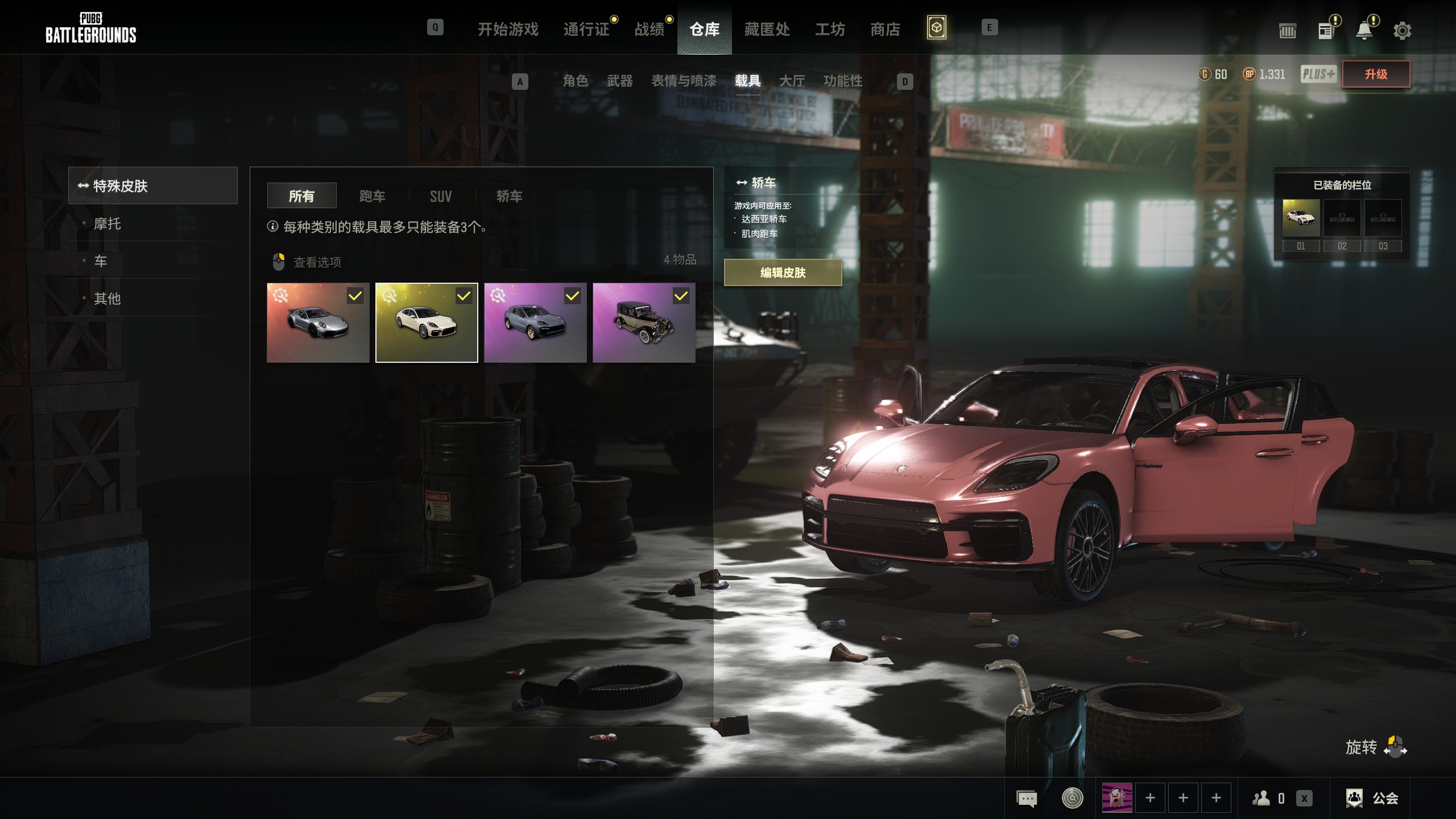Select the vintage classic car skin
The image size is (1456, 819).
coord(643,322)
